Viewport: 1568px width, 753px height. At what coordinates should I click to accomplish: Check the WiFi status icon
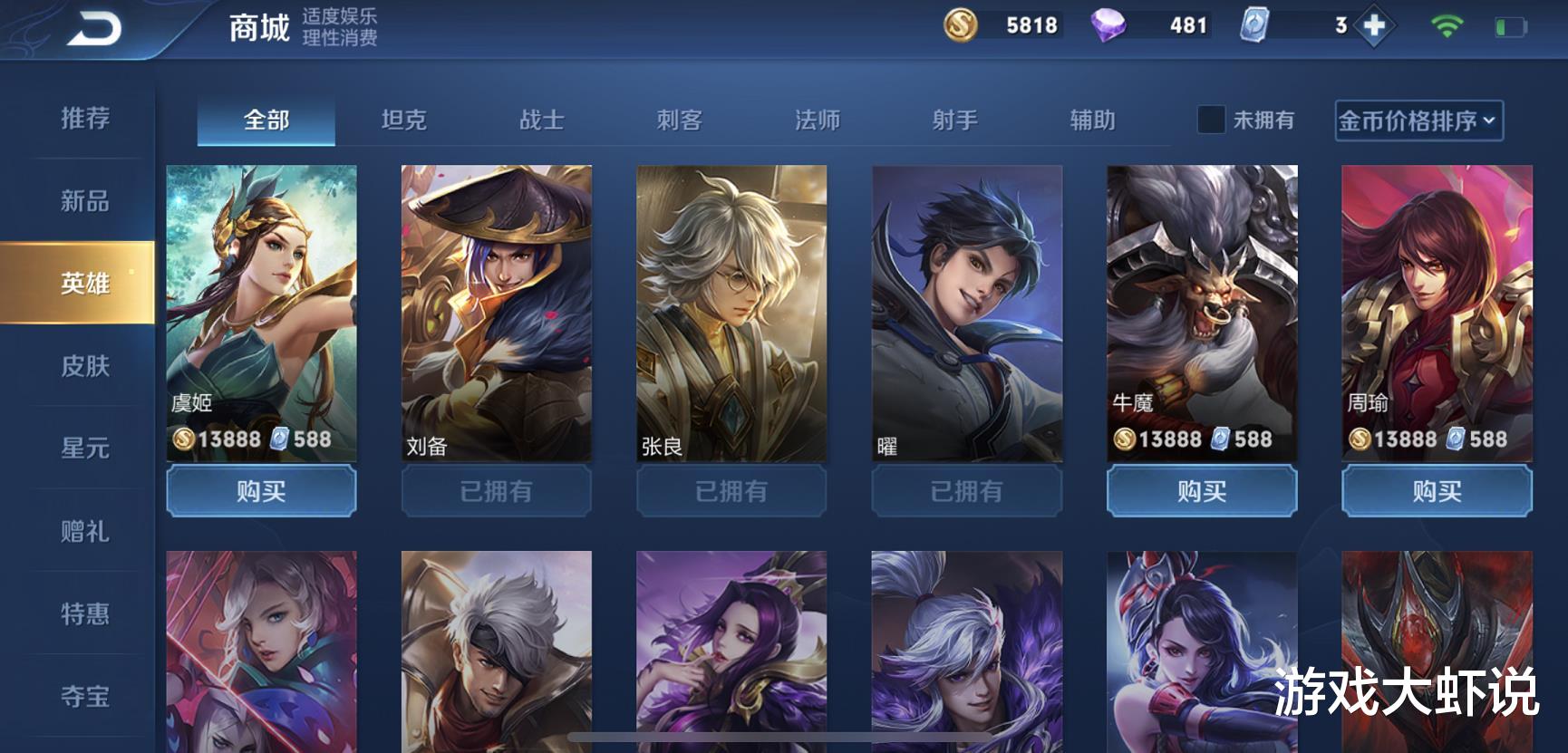[1448, 27]
